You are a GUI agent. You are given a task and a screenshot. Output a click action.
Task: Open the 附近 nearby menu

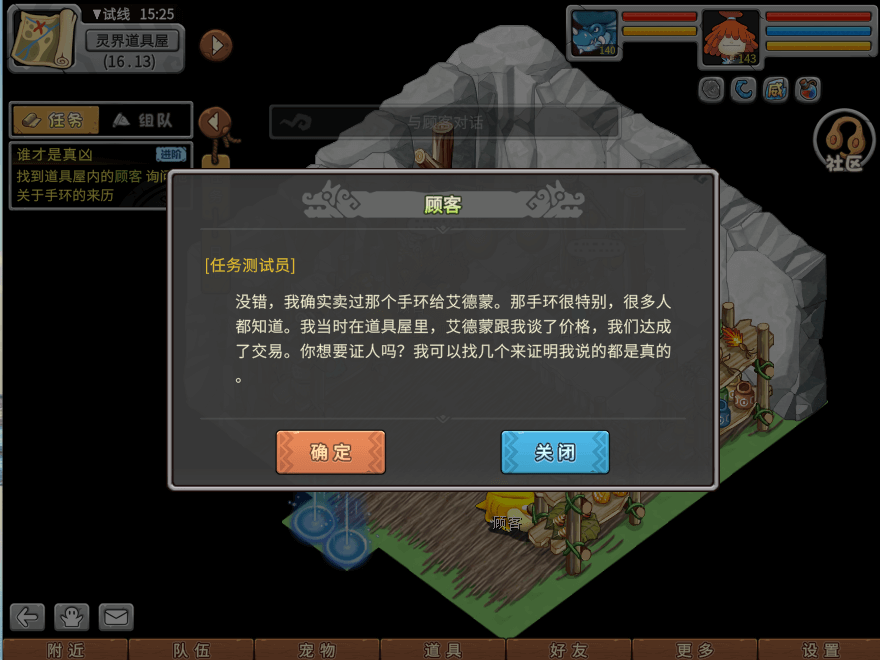click(65, 650)
